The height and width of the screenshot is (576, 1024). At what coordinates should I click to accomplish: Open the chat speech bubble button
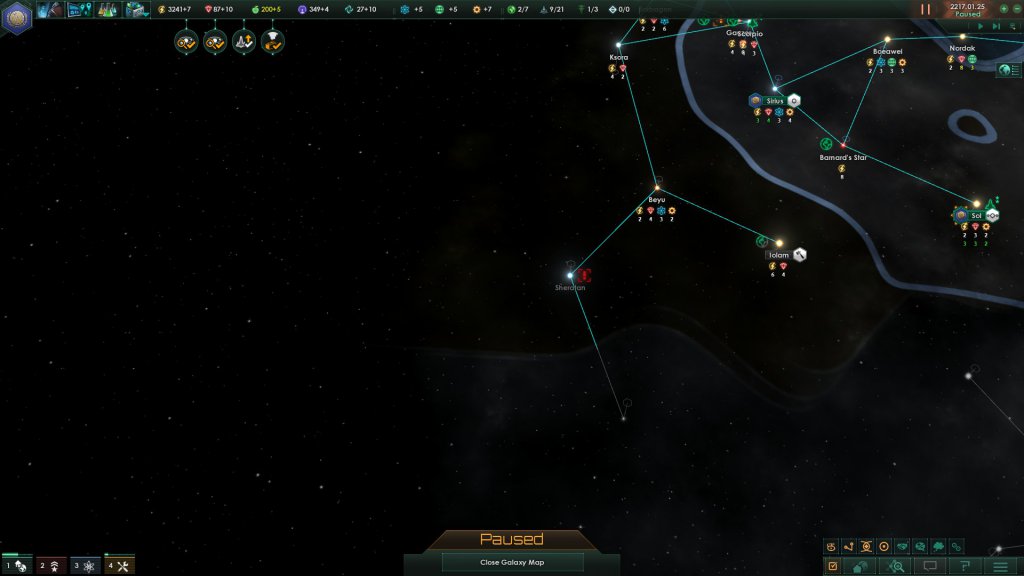pyautogui.click(x=931, y=566)
